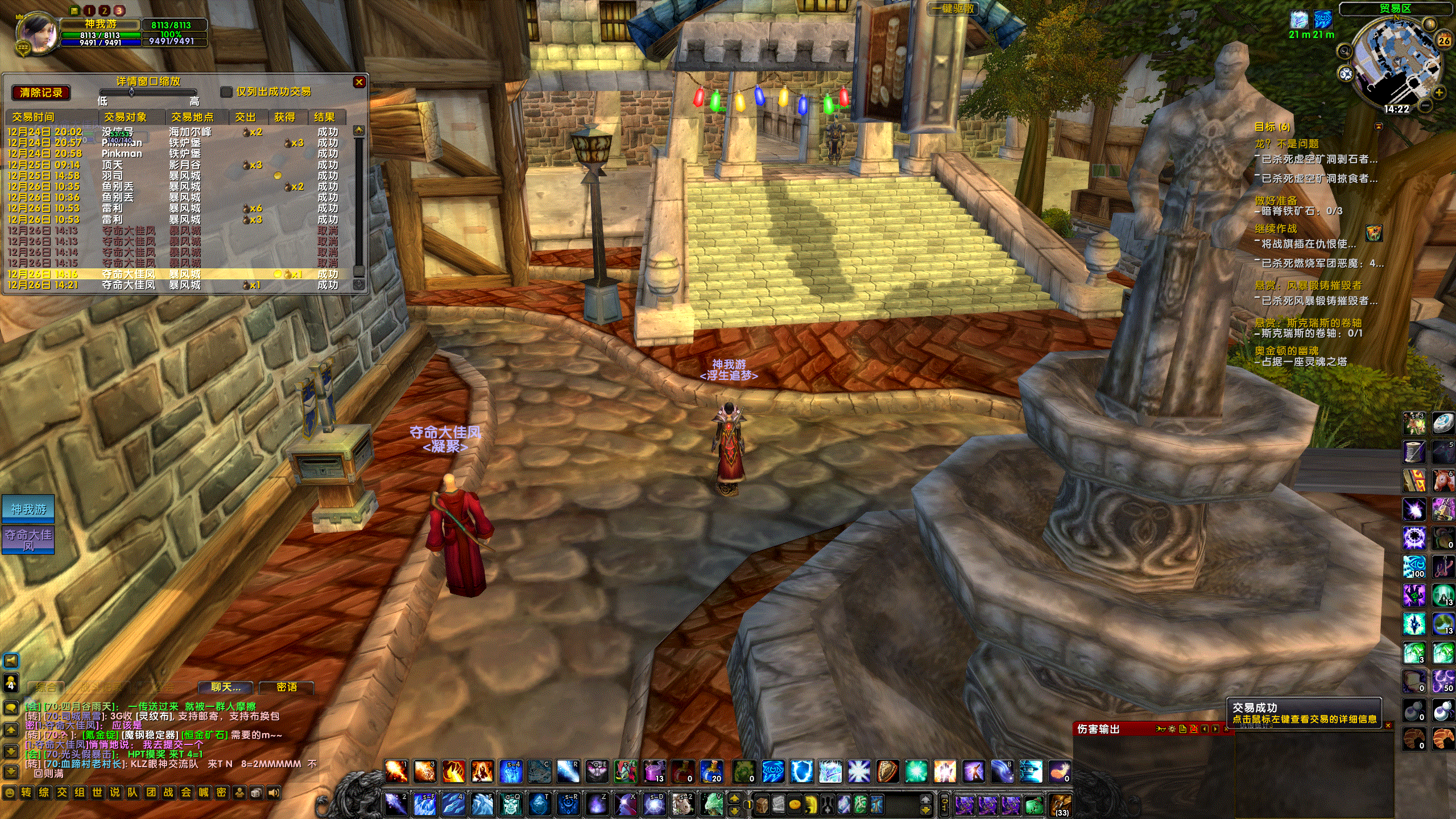Image resolution: width=1456 pixels, height=819 pixels.
Task: Use the blue mana potion with count 20
Action: [711, 772]
